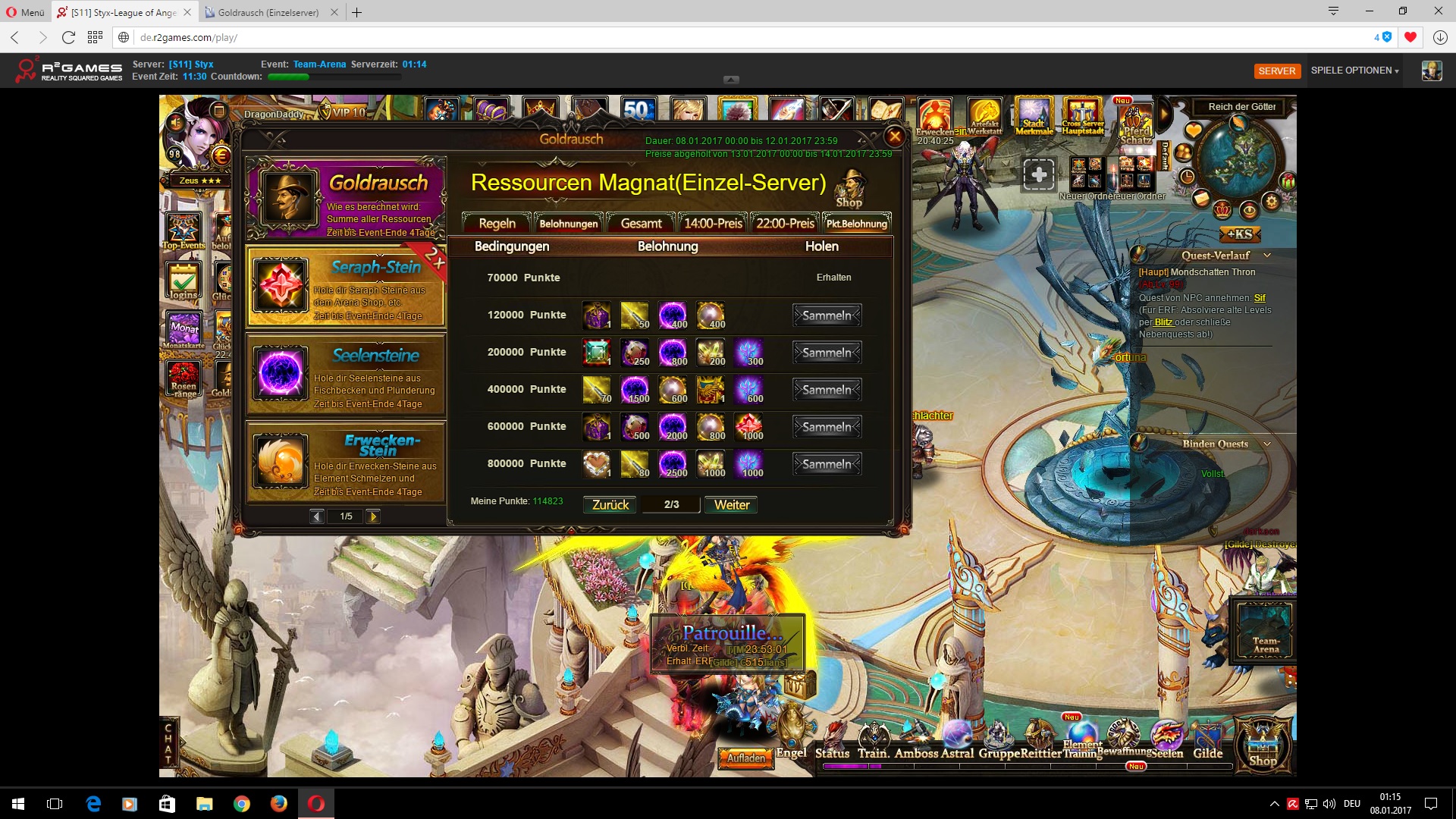Close the Goldrausch event window

pos(895,136)
